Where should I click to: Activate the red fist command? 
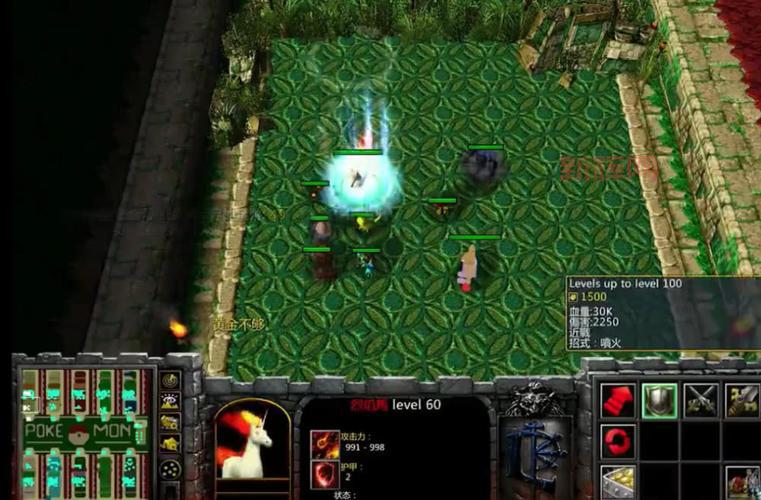[x=618, y=400]
